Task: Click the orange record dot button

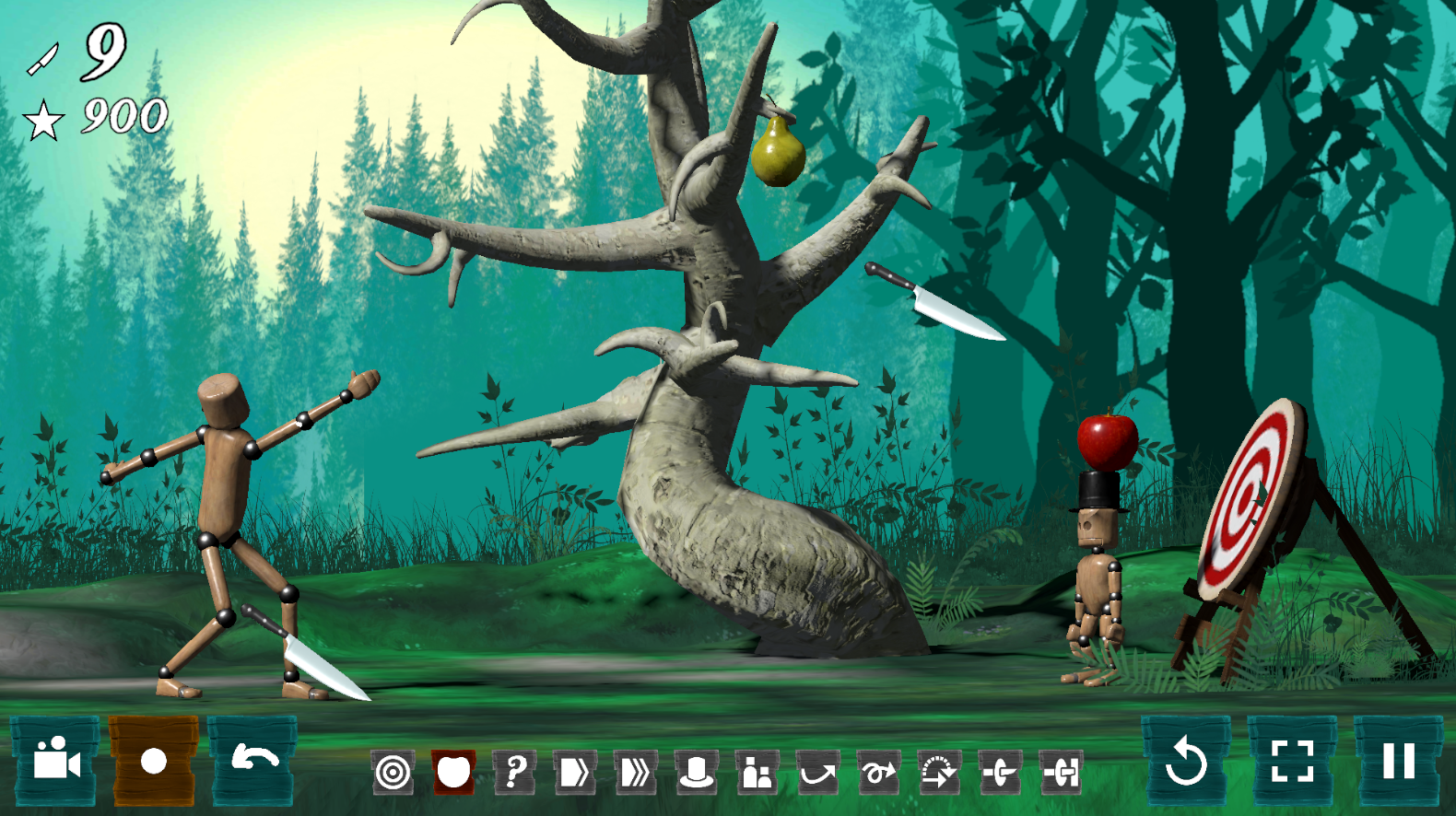Action: point(154,761)
